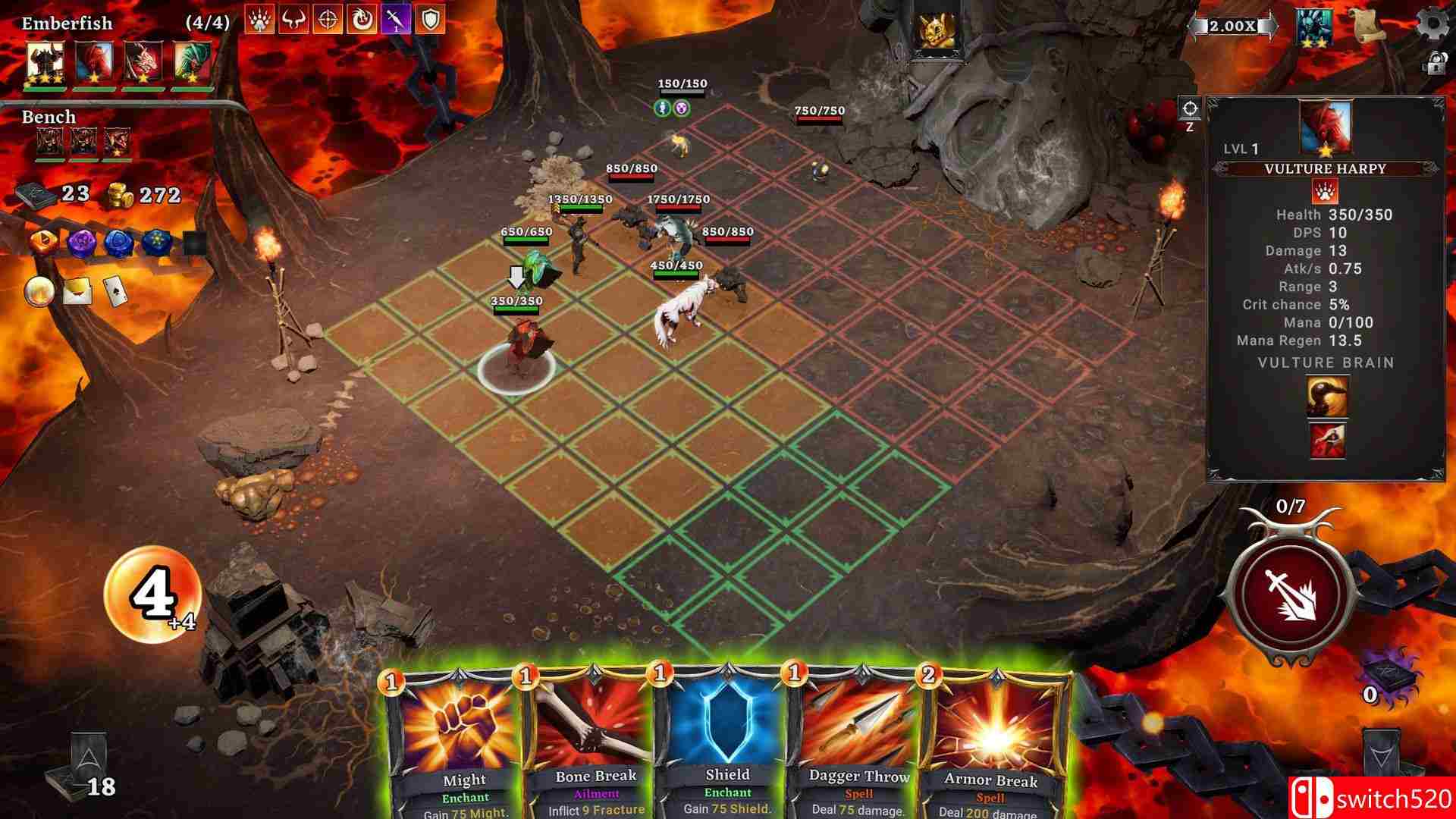Select the shield icon in top toolbar

(x=429, y=20)
